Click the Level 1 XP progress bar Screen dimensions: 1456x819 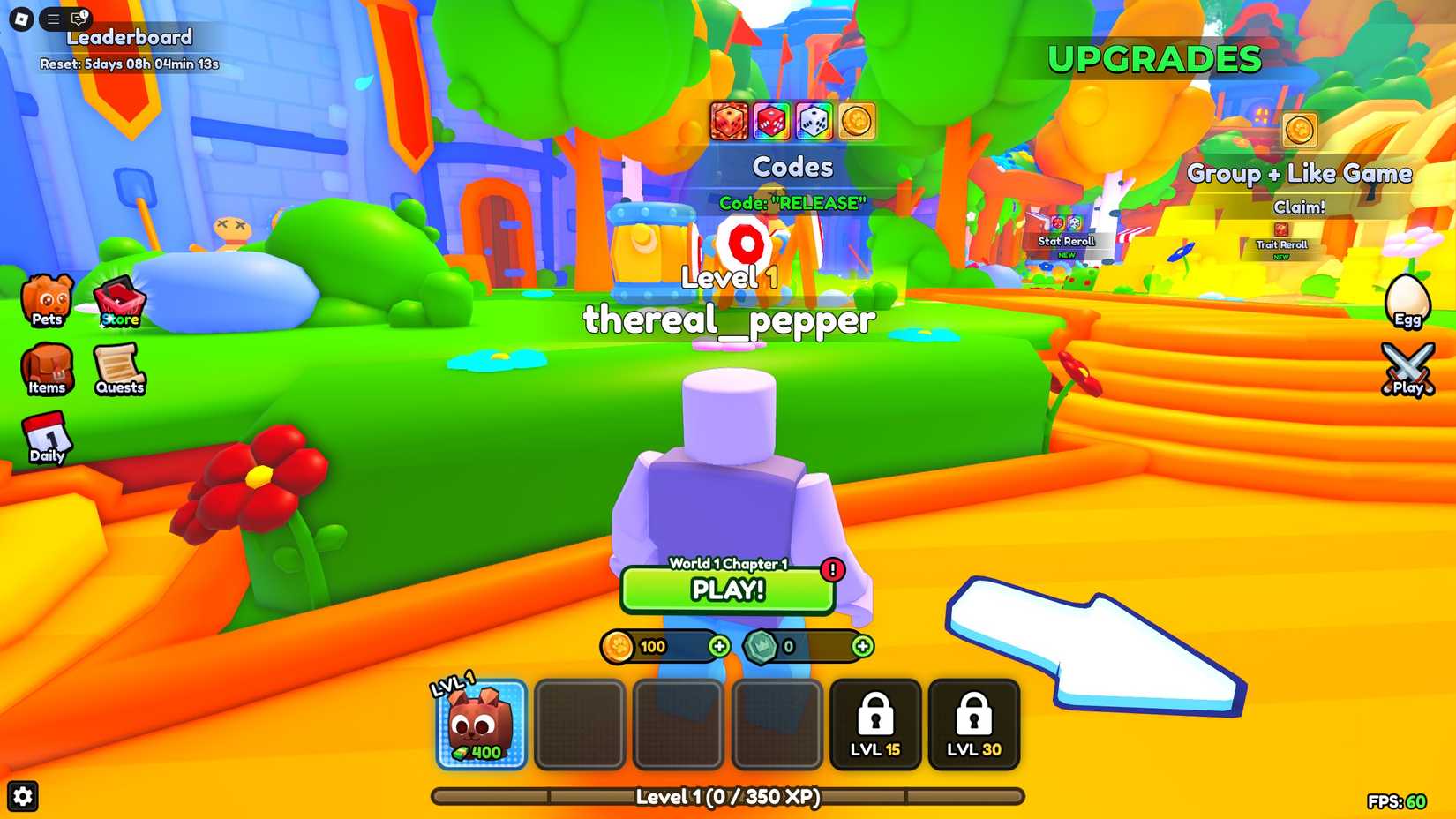(x=727, y=796)
